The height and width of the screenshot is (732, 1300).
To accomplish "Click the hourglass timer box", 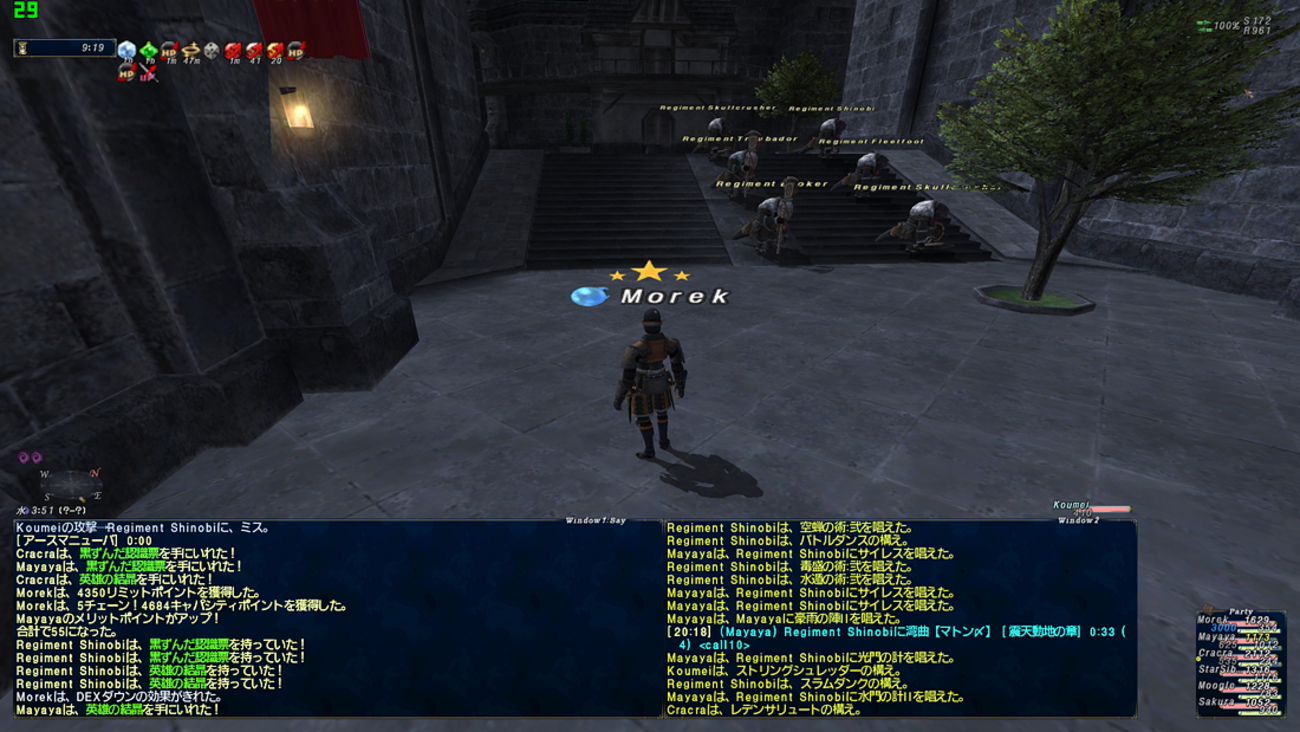I will click(65, 48).
